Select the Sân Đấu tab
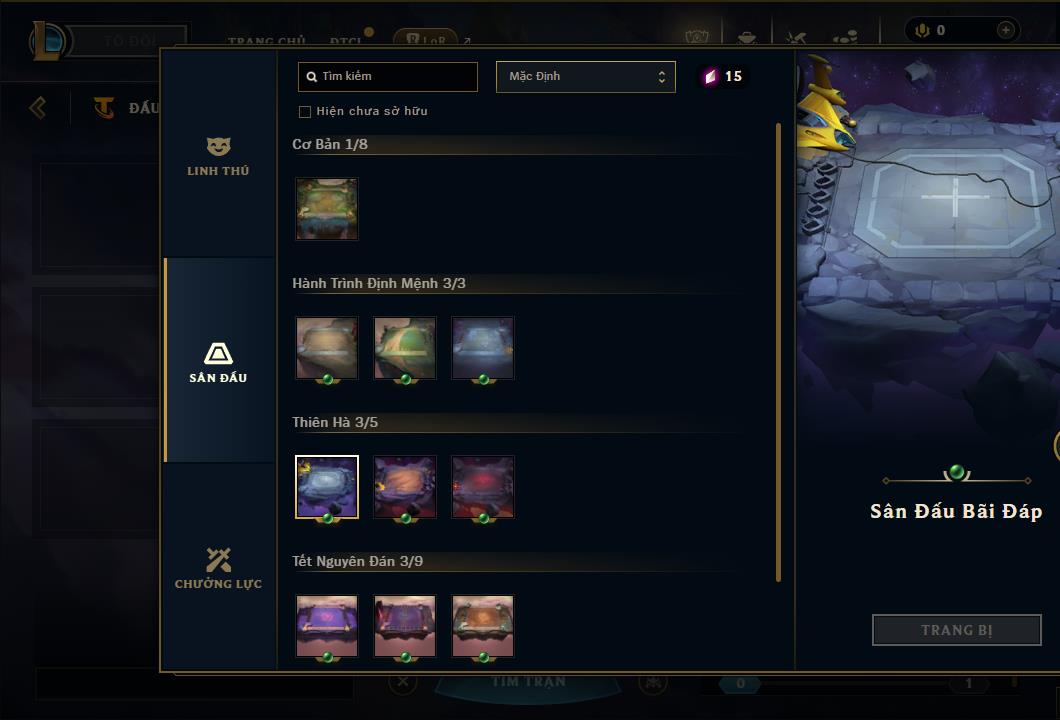The width and height of the screenshot is (1060, 720). click(218, 362)
